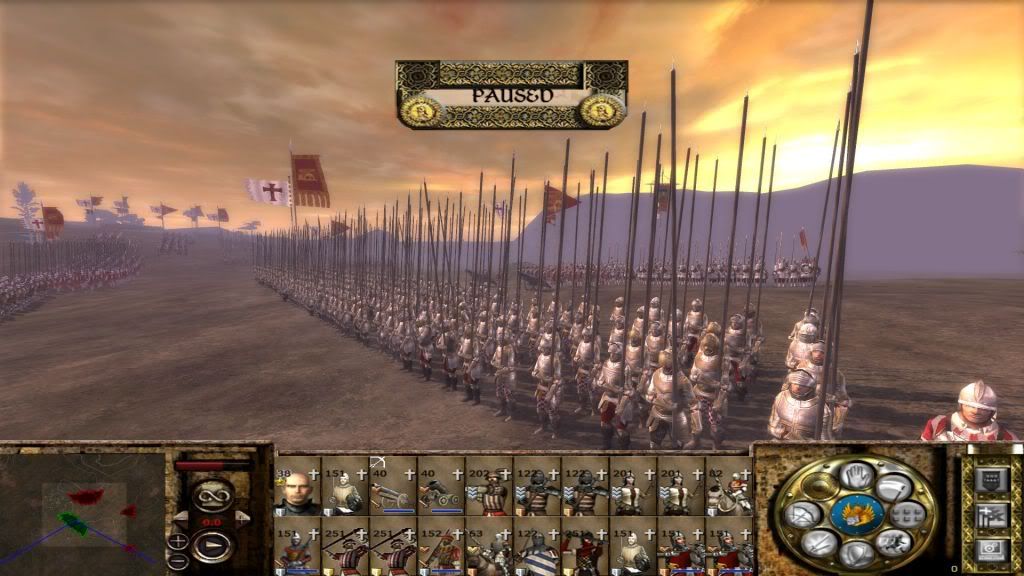The height and width of the screenshot is (576, 1024).
Task: Open the shield panel button on sidebar
Action: coord(992,479)
